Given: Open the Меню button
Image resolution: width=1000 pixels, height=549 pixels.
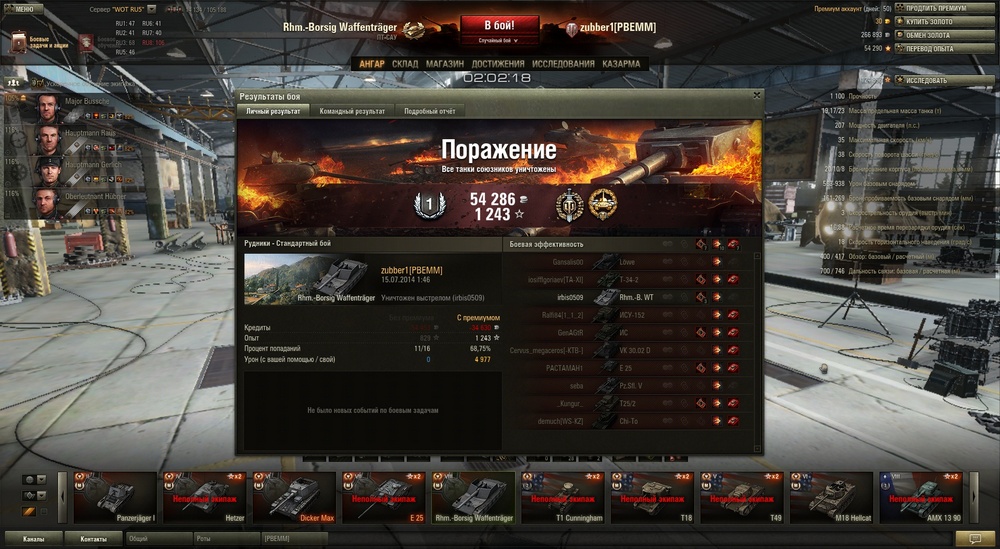Looking at the screenshot, I should click(x=23, y=7).
